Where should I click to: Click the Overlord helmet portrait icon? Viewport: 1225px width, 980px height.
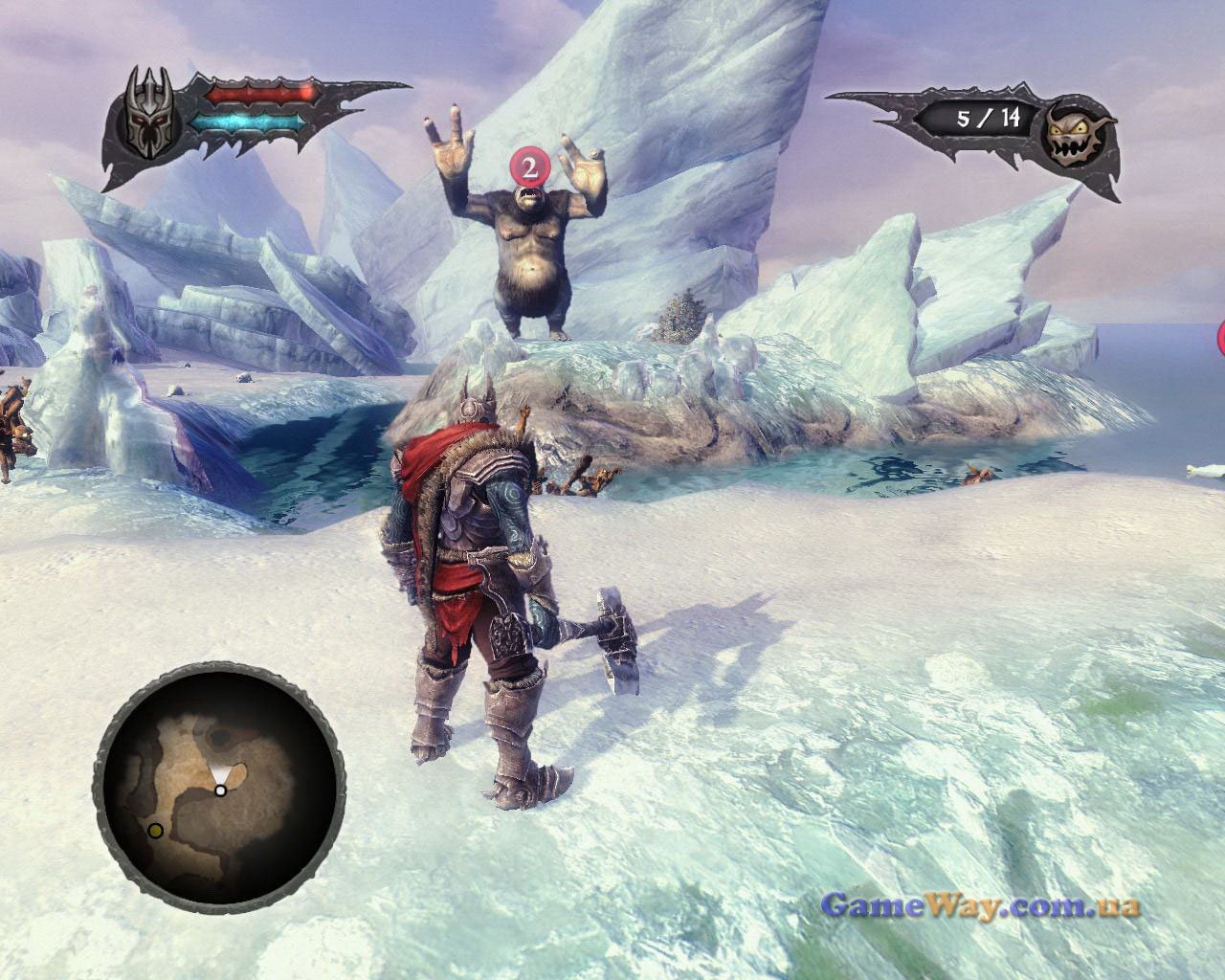click(153, 112)
